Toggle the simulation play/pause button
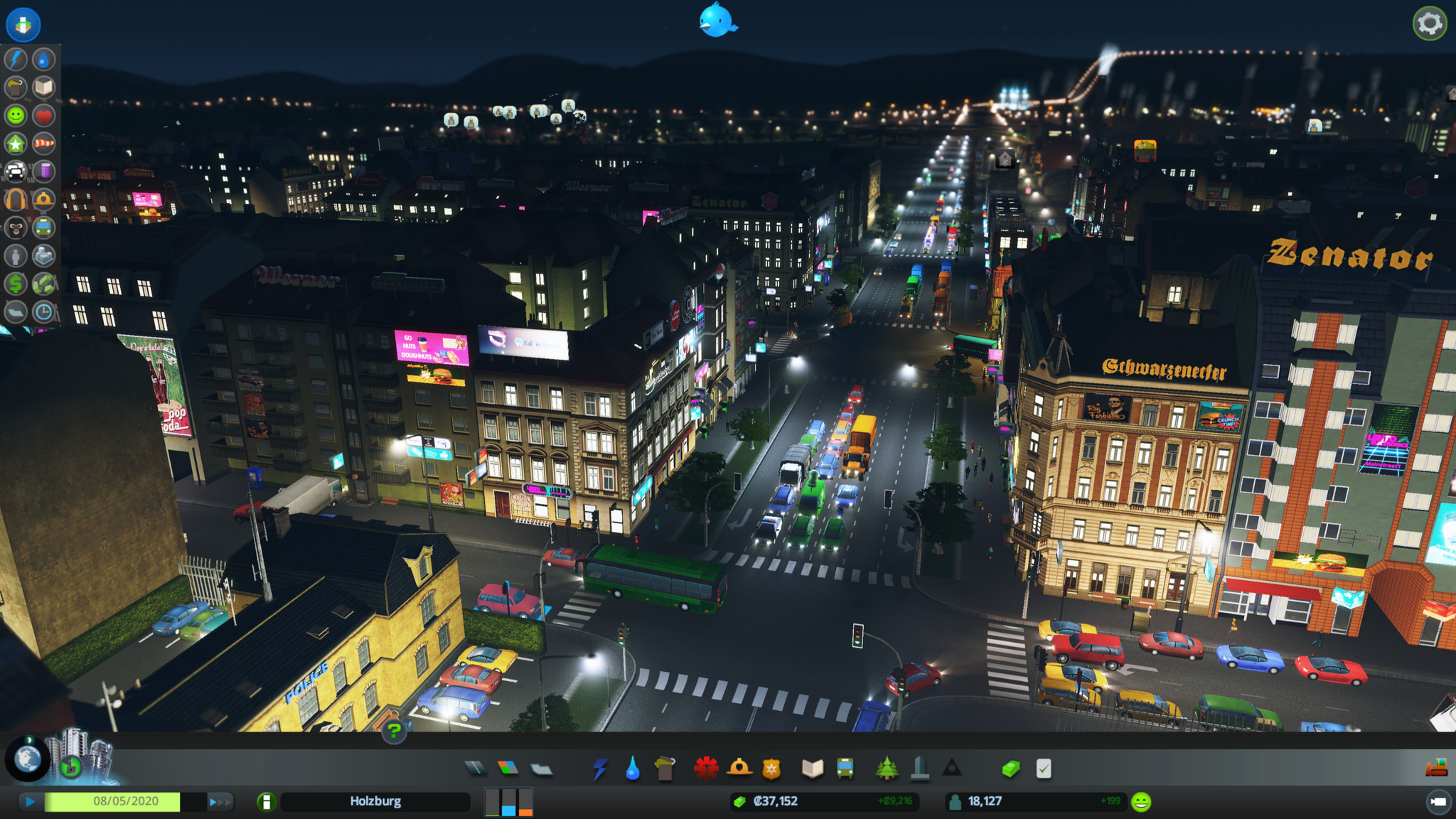The width and height of the screenshot is (1456, 819). (x=30, y=802)
